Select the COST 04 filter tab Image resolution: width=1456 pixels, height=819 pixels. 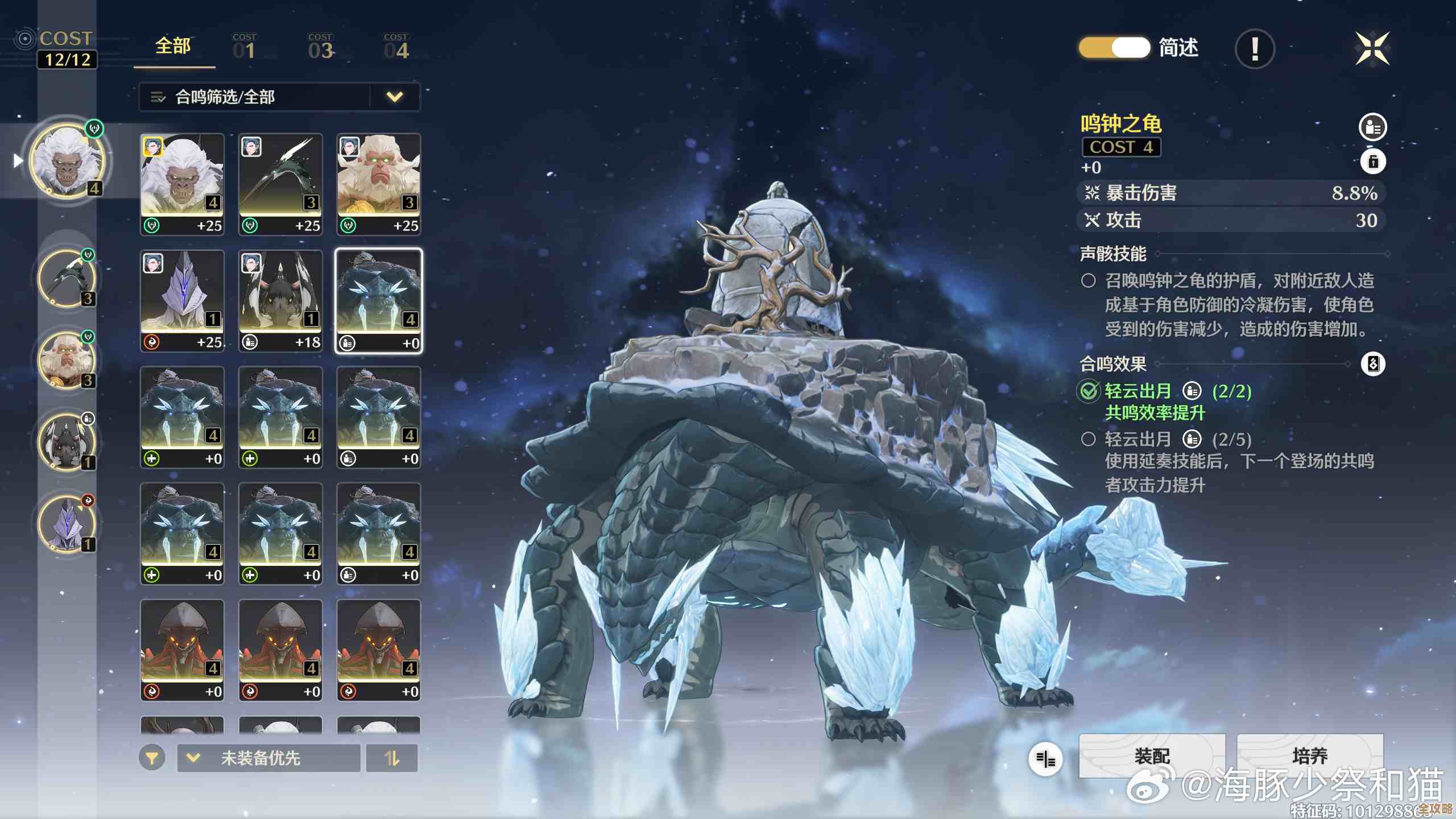396,47
